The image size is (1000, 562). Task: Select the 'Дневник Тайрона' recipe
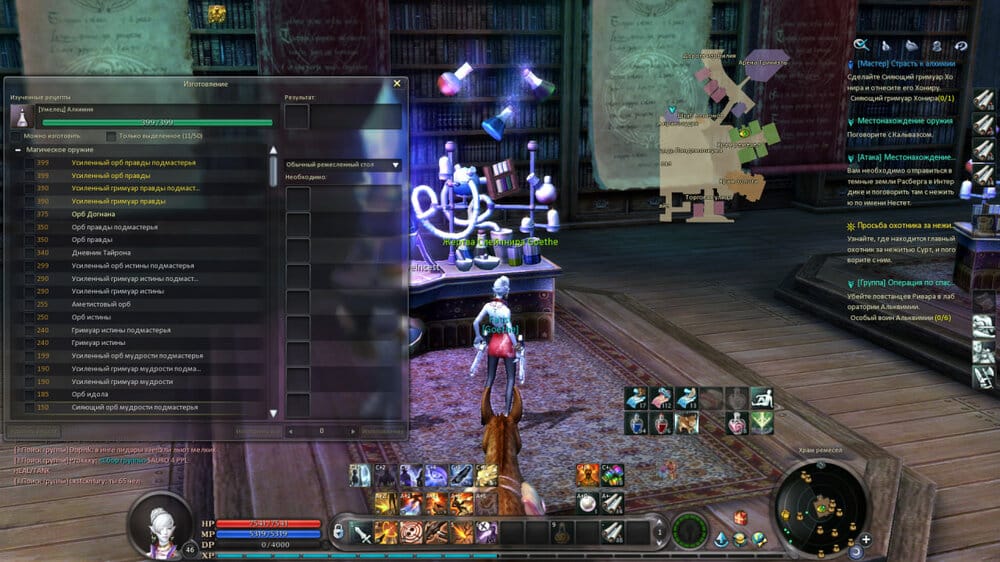point(99,253)
